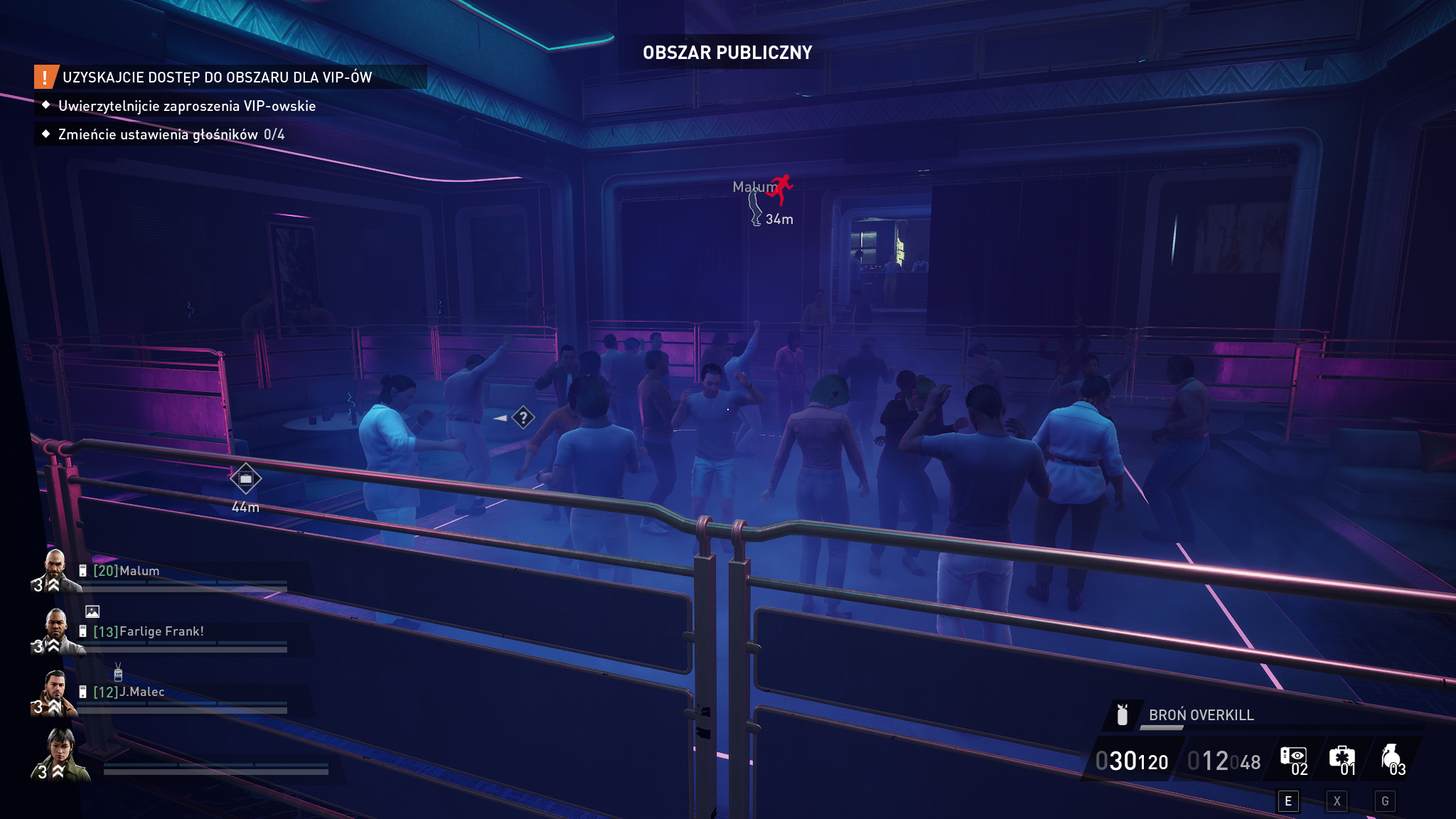
Task: Click the question mark diamond marker
Action: (523, 417)
